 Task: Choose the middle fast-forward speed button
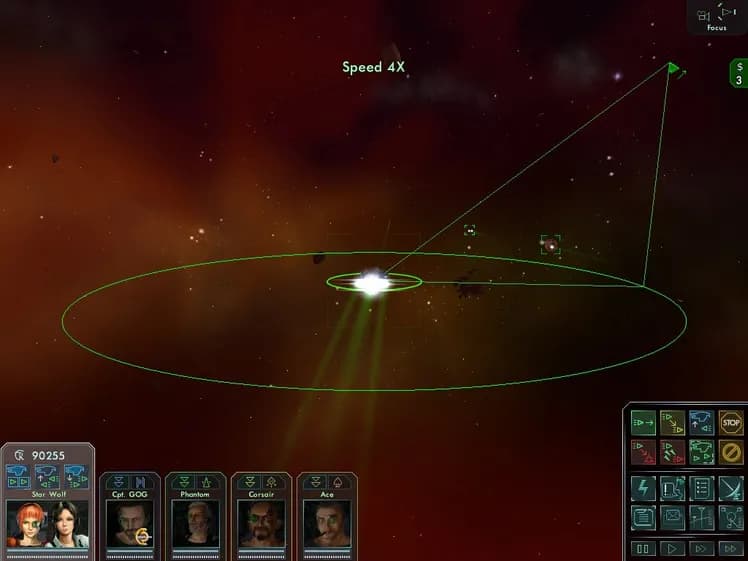(702, 548)
